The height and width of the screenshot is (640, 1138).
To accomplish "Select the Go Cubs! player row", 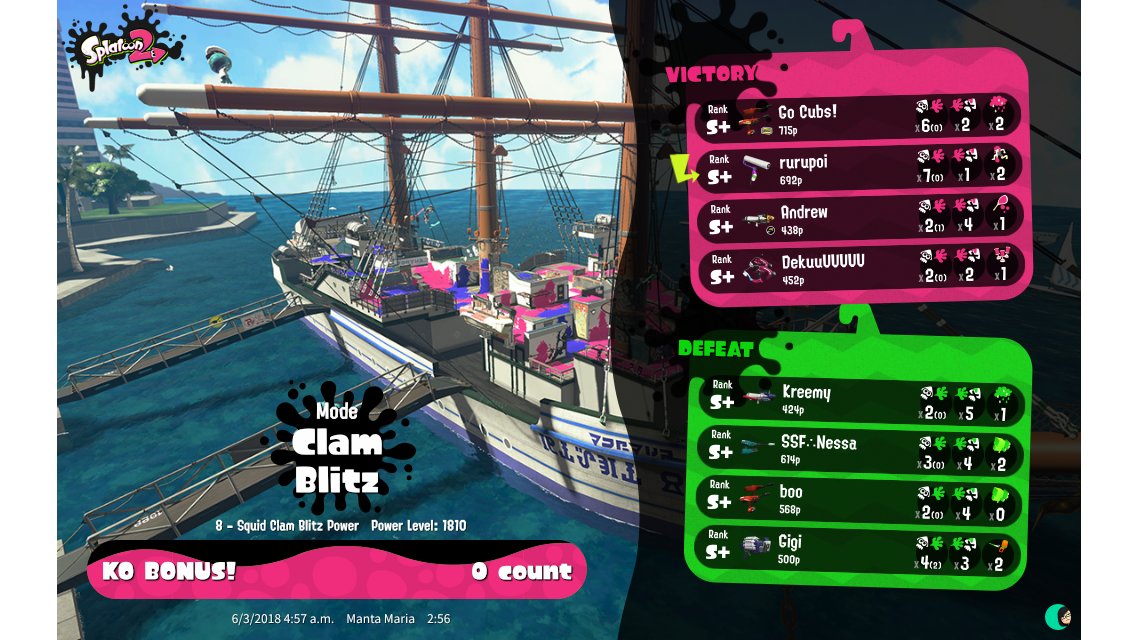I will 860,118.
